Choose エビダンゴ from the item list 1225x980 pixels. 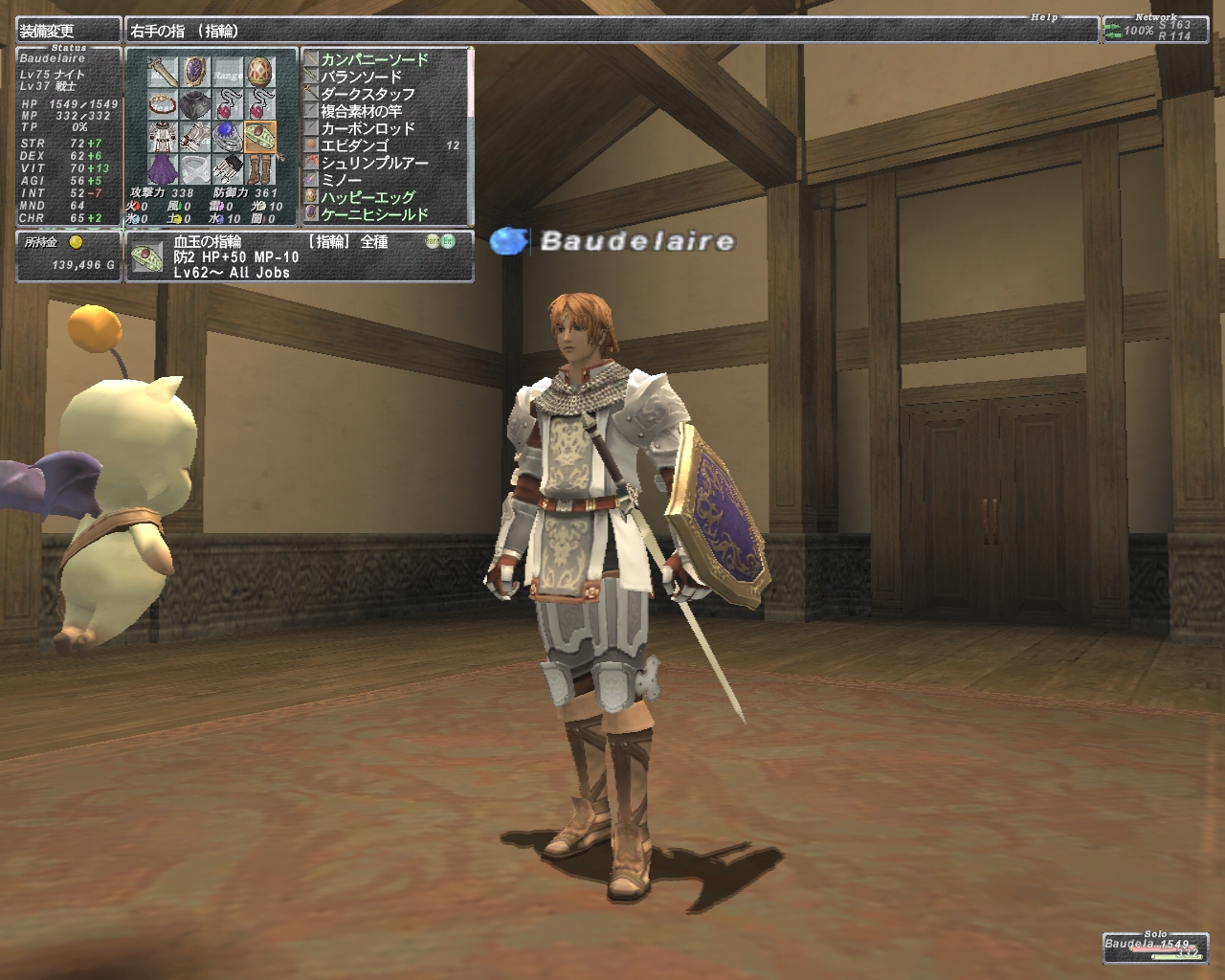click(x=354, y=145)
